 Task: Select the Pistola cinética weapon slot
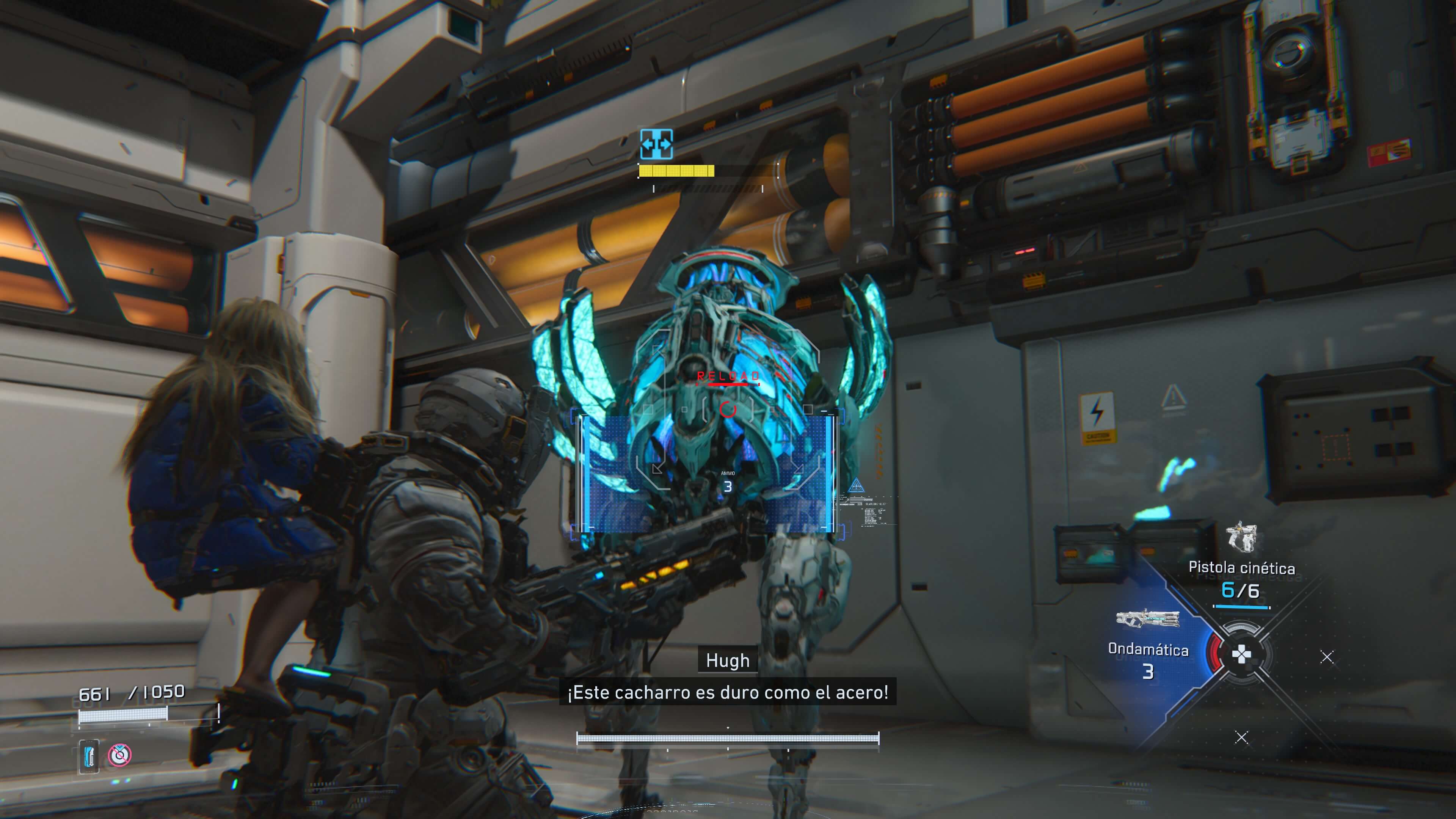point(1241,568)
